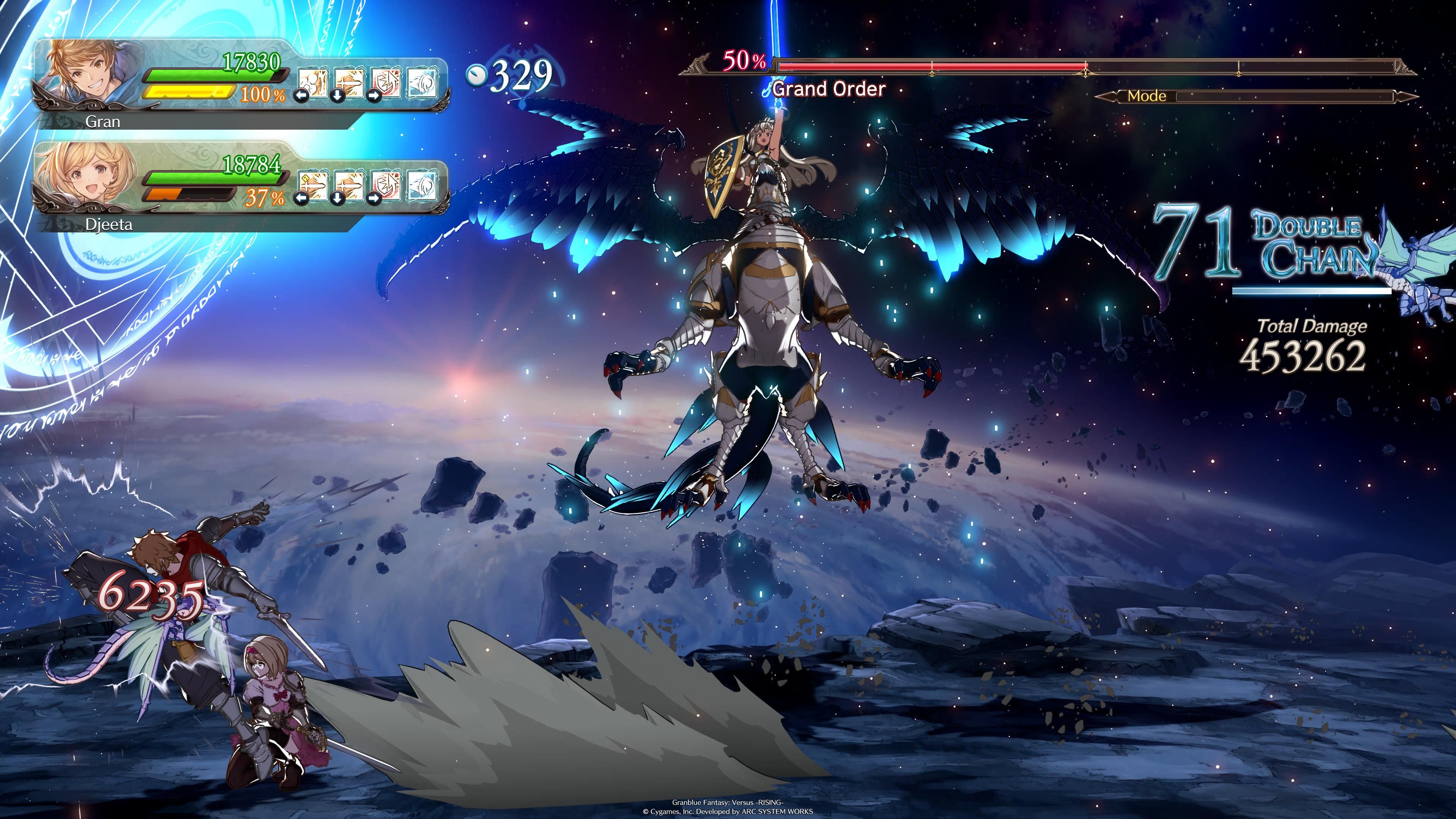Click the Grand Order boss name label
The width and height of the screenshot is (1456, 819).
point(827,89)
